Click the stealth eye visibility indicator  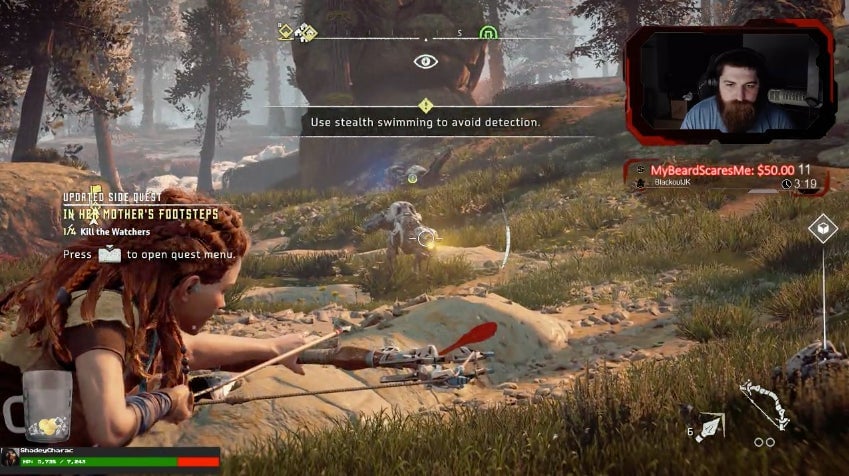(426, 61)
